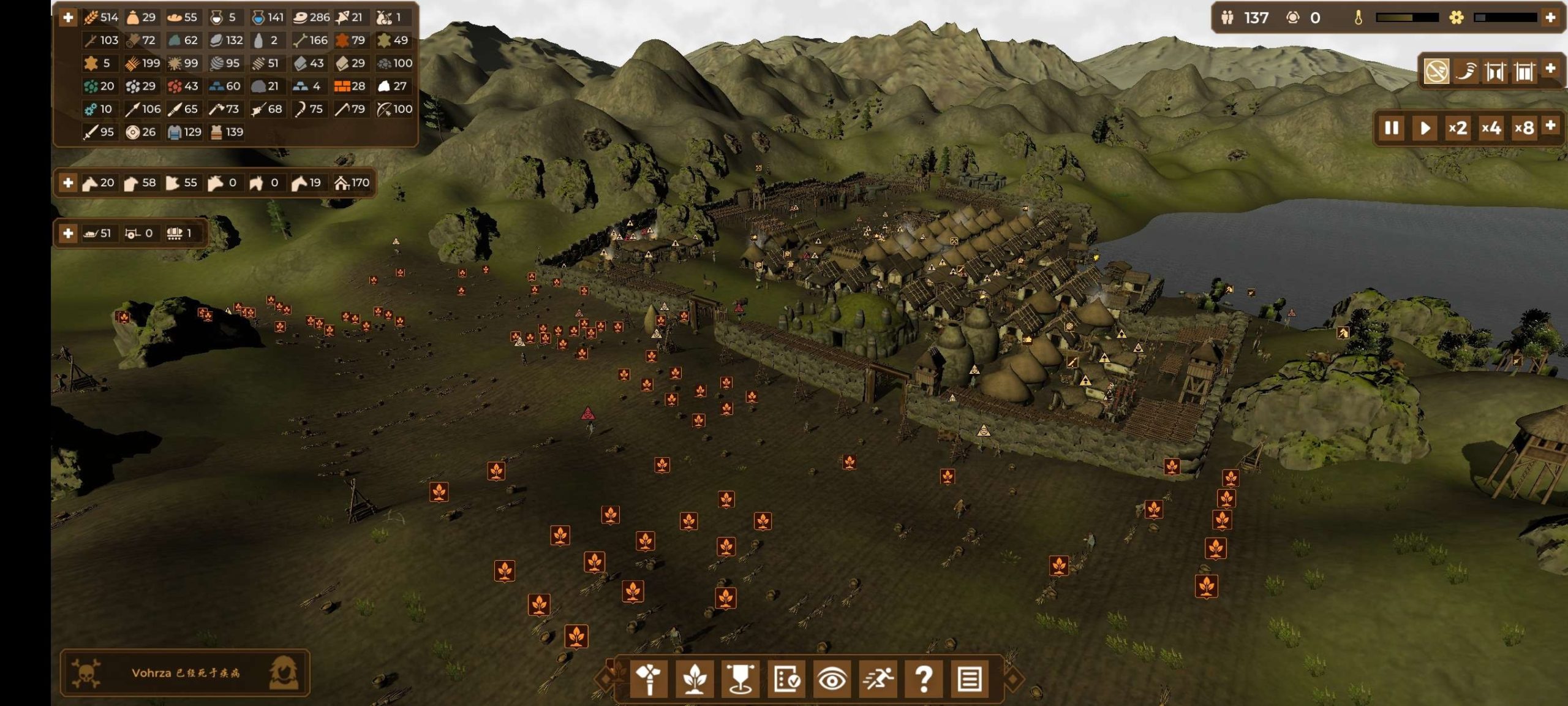Expand the resources panel with its plus

coord(67,18)
